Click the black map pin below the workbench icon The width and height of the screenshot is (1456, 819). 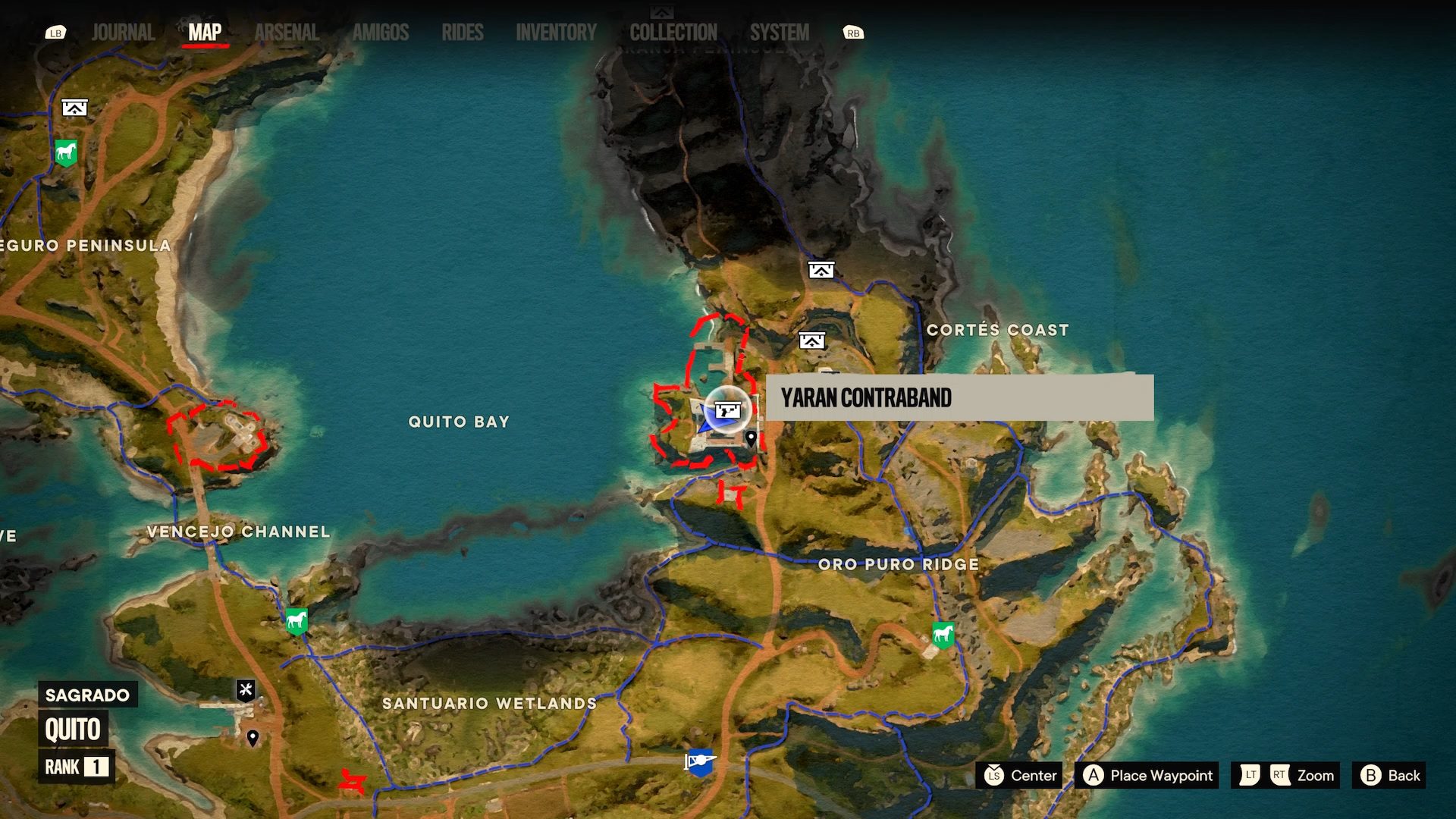(253, 735)
